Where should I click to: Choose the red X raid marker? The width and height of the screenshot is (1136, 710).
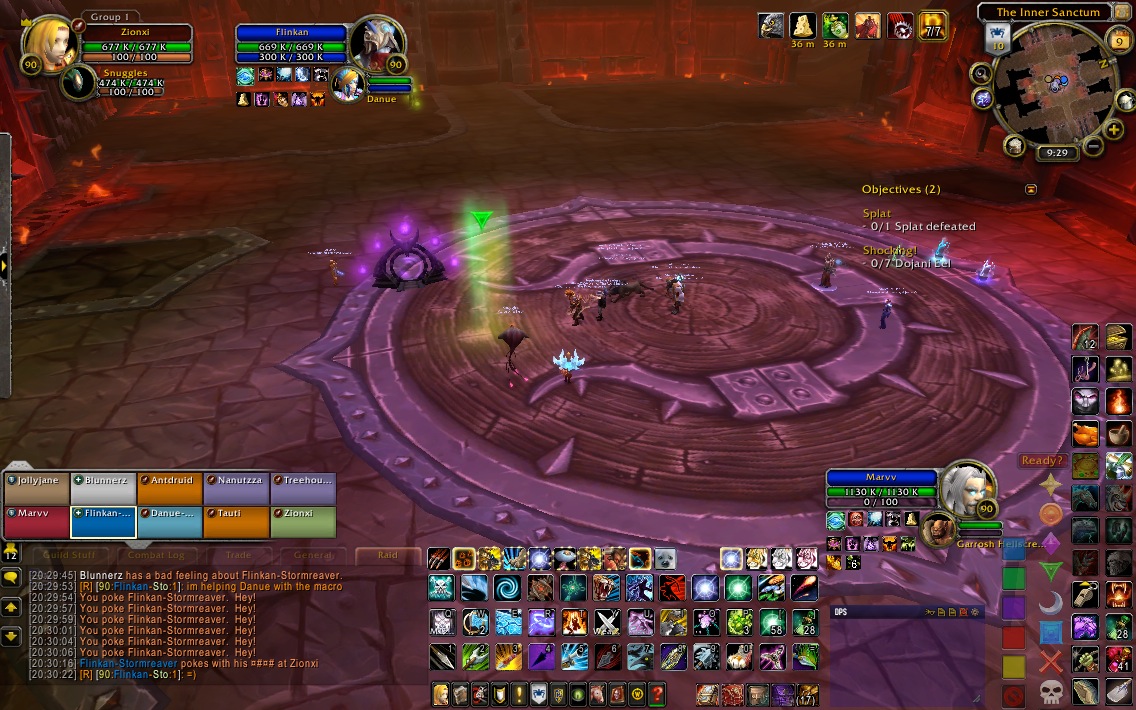1050,660
